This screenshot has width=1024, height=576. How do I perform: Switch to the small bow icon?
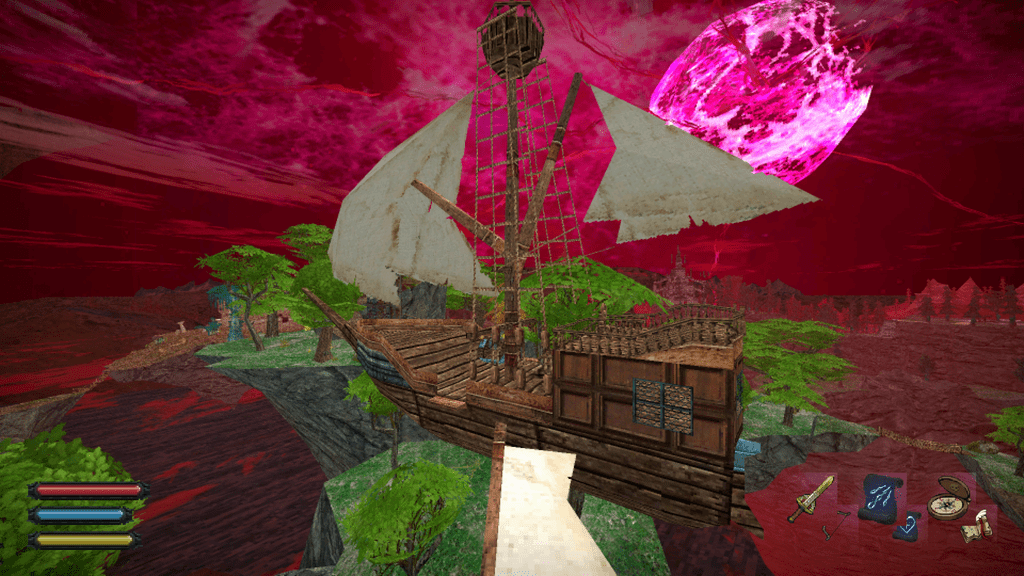coord(836,523)
